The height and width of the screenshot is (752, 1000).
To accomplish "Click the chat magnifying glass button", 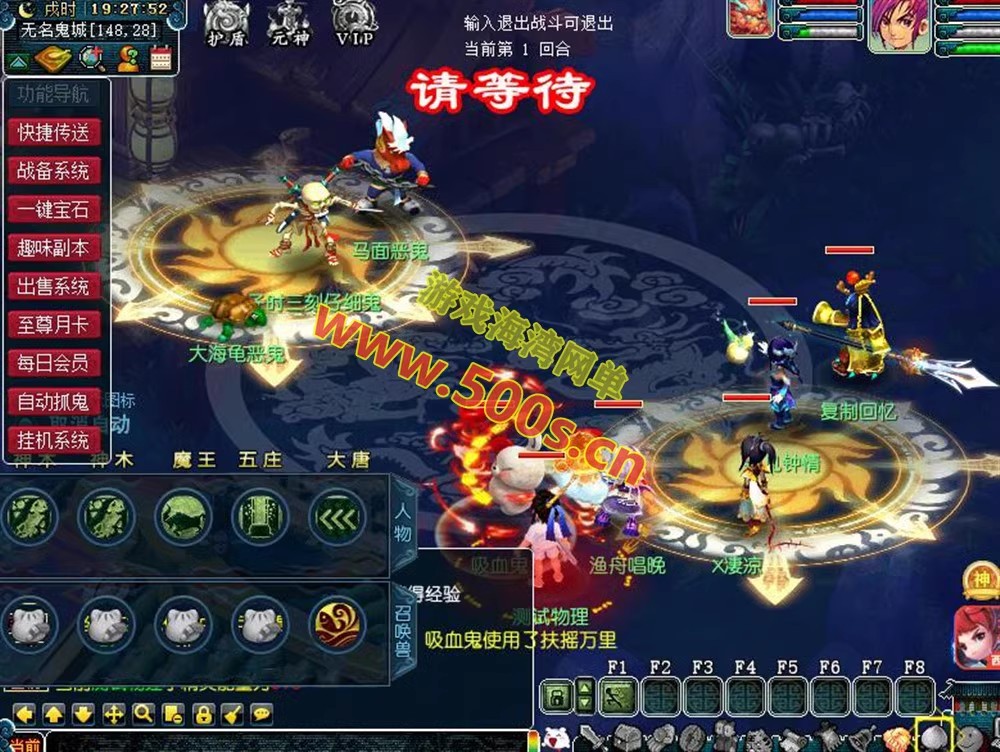I will (143, 714).
